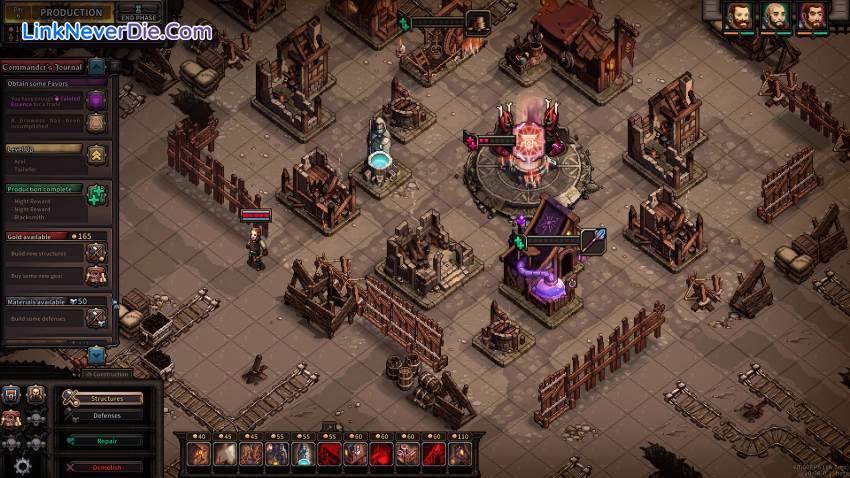Expand the blue arrow below the journal
This screenshot has height=478, width=850.
96,354
